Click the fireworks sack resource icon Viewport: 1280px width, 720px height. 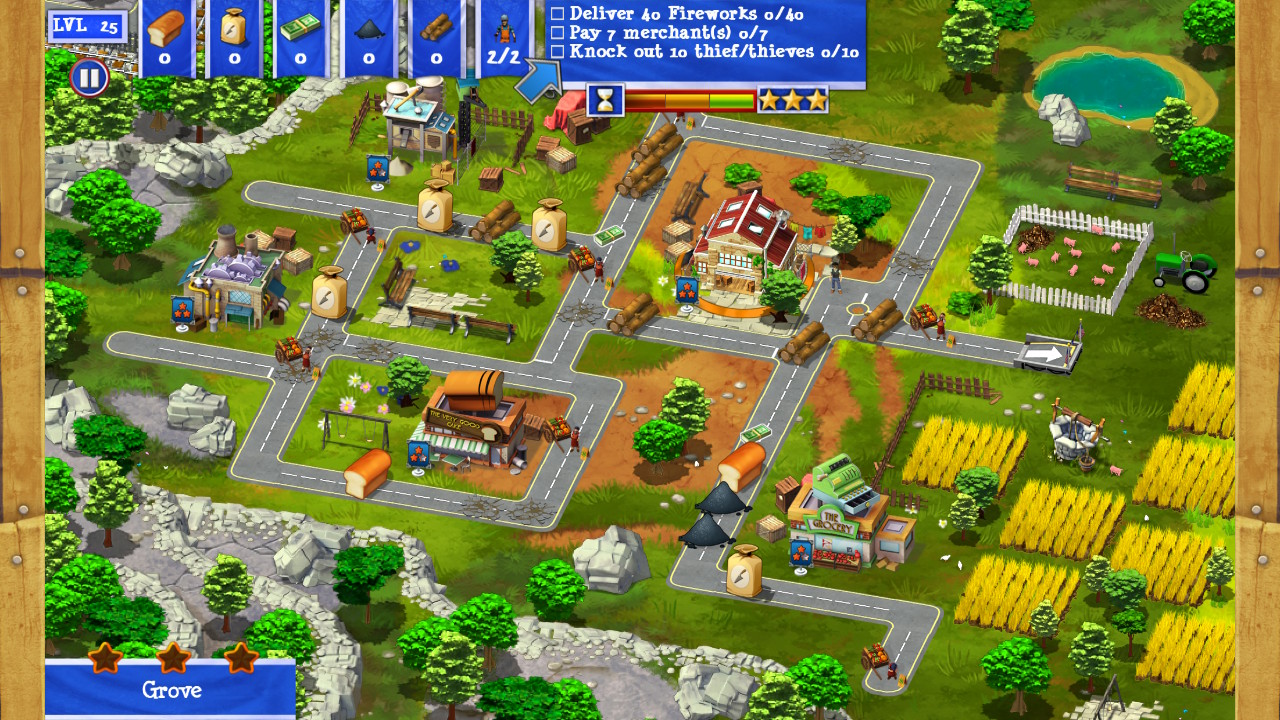230,30
